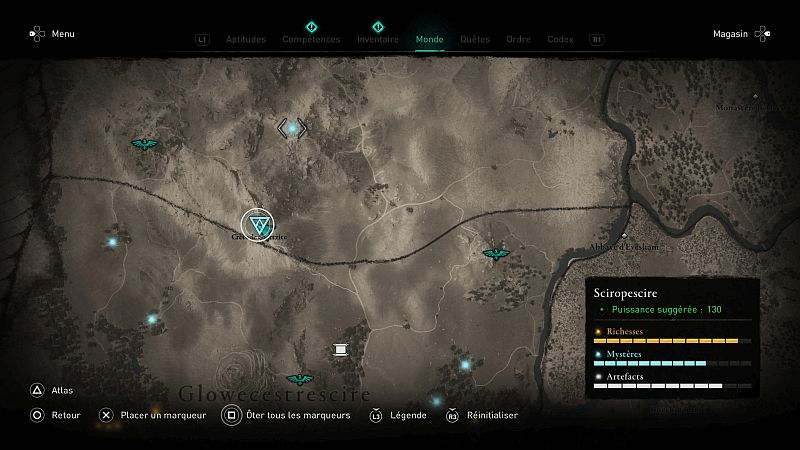Open the Magasin store
The height and width of the screenshot is (450, 800).
[x=741, y=34]
